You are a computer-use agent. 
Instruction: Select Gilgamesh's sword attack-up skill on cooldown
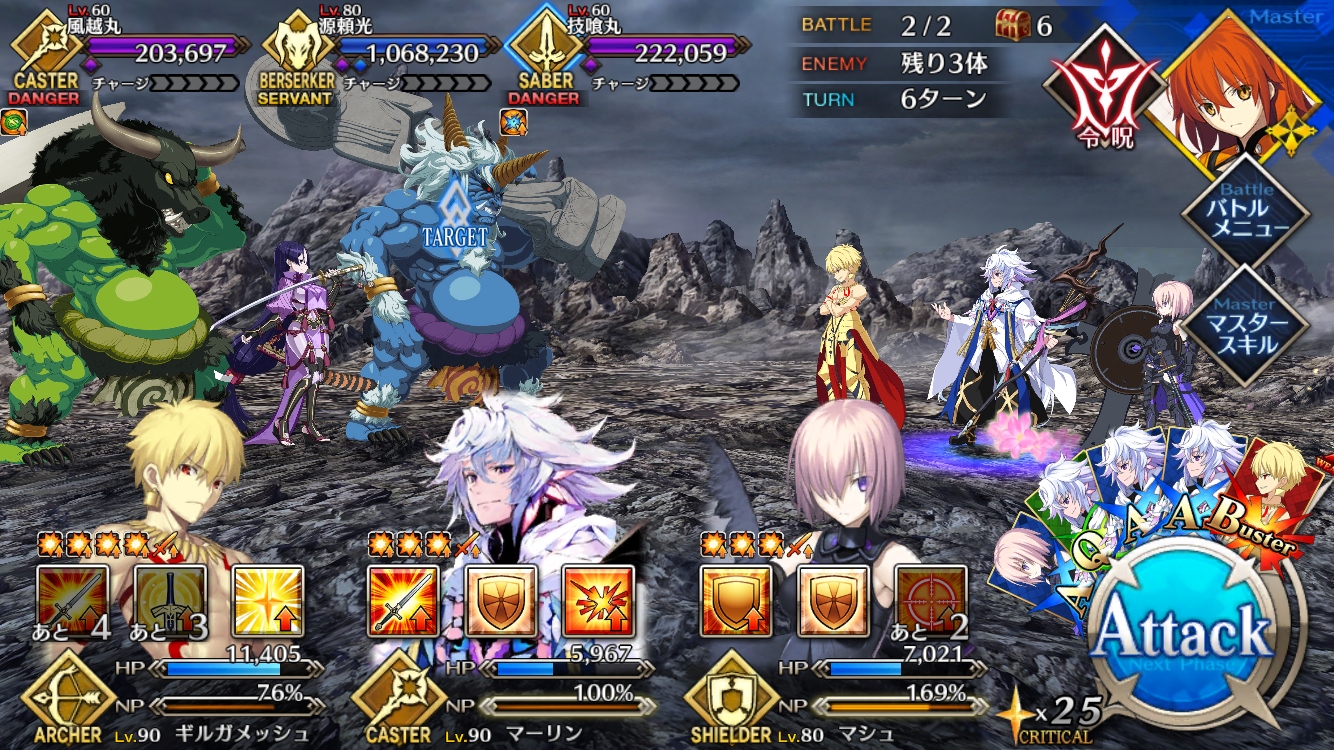coord(72,600)
